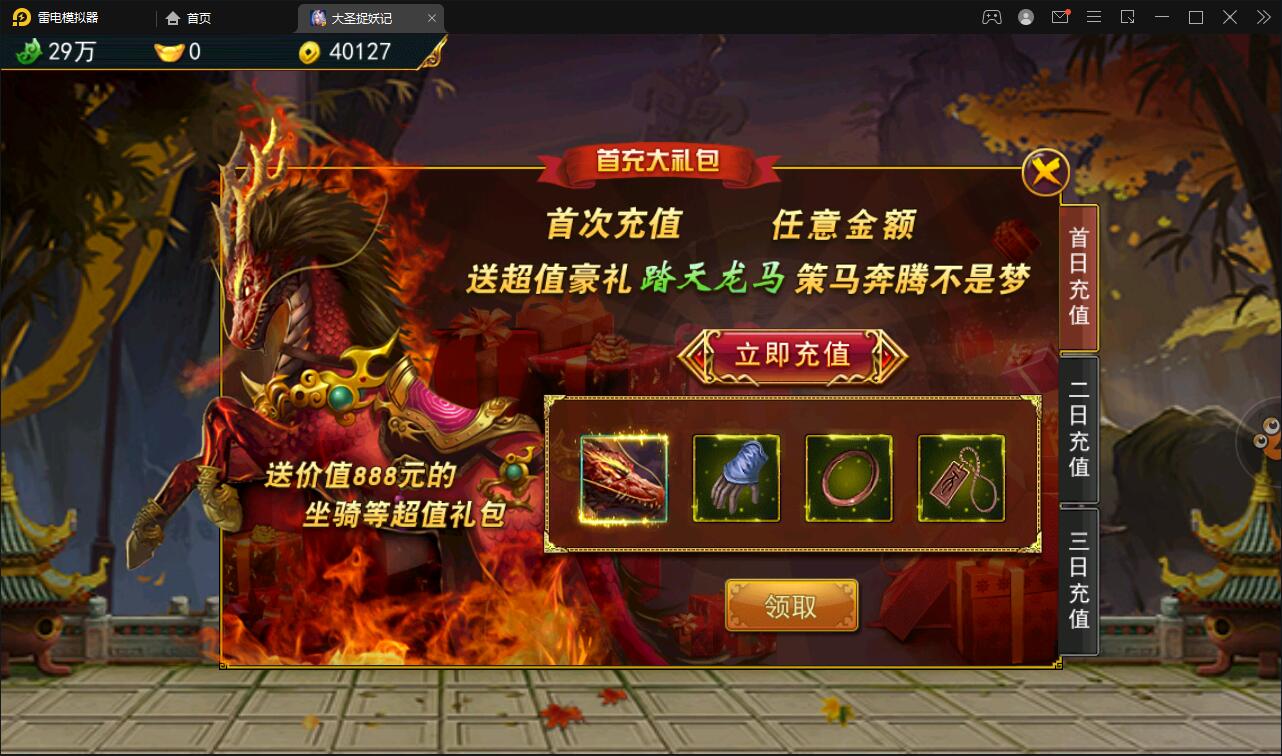Select the amulet pendant reward item

pos(959,478)
